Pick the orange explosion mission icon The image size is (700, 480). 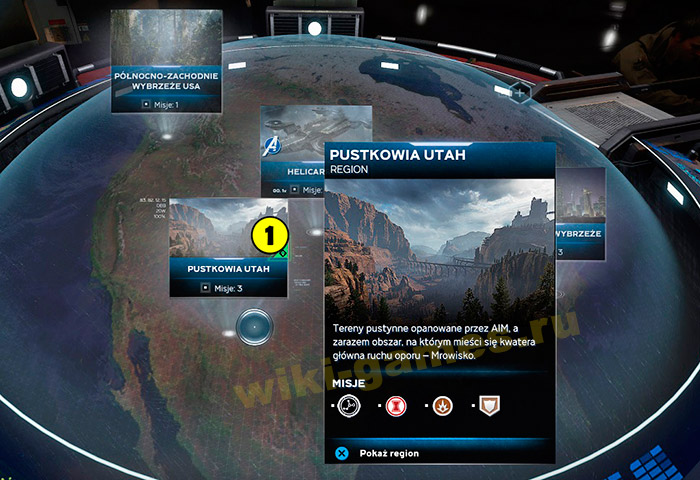click(x=443, y=405)
